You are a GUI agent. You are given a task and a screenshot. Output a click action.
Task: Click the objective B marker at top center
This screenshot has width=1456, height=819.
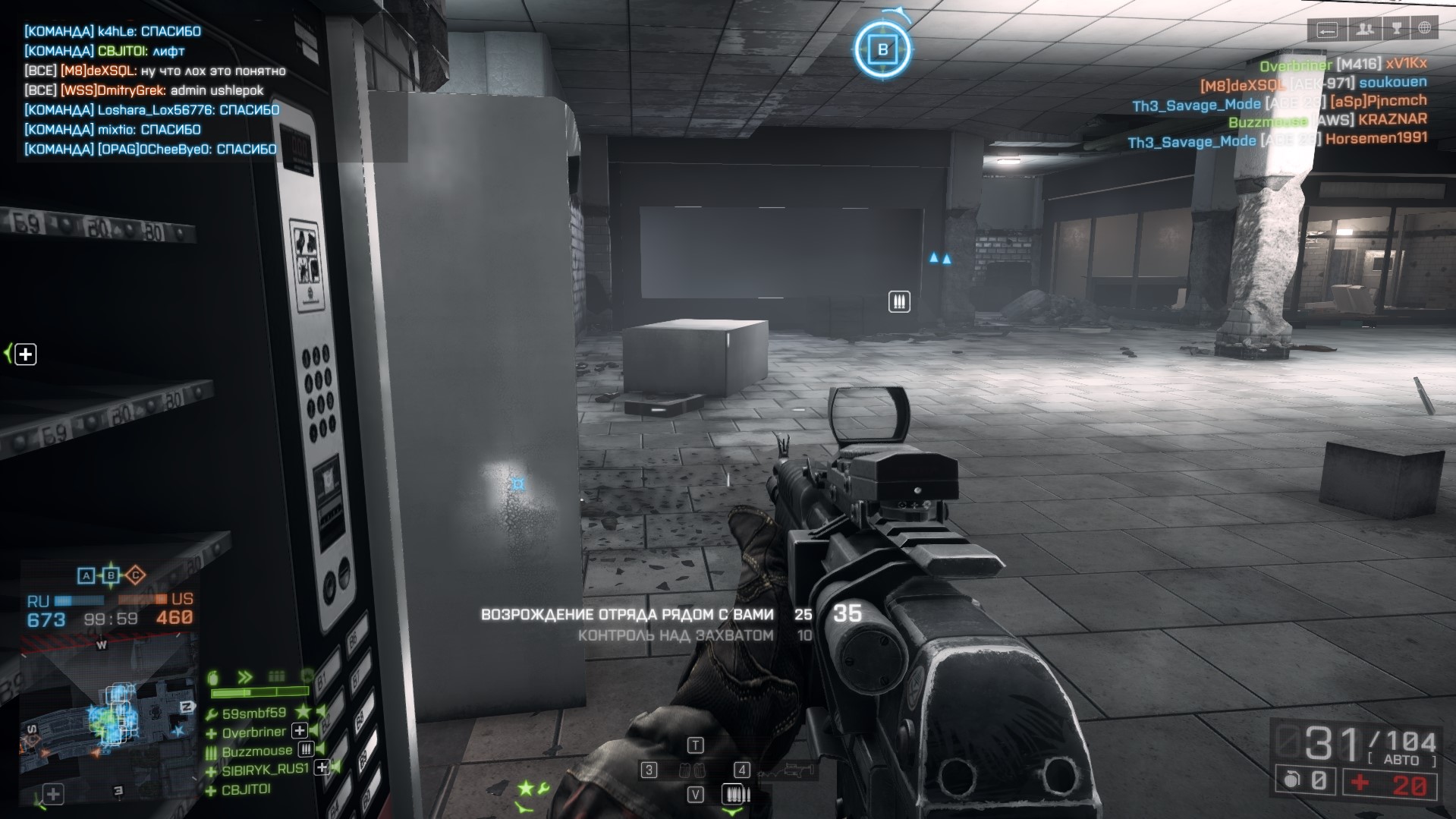(x=882, y=50)
